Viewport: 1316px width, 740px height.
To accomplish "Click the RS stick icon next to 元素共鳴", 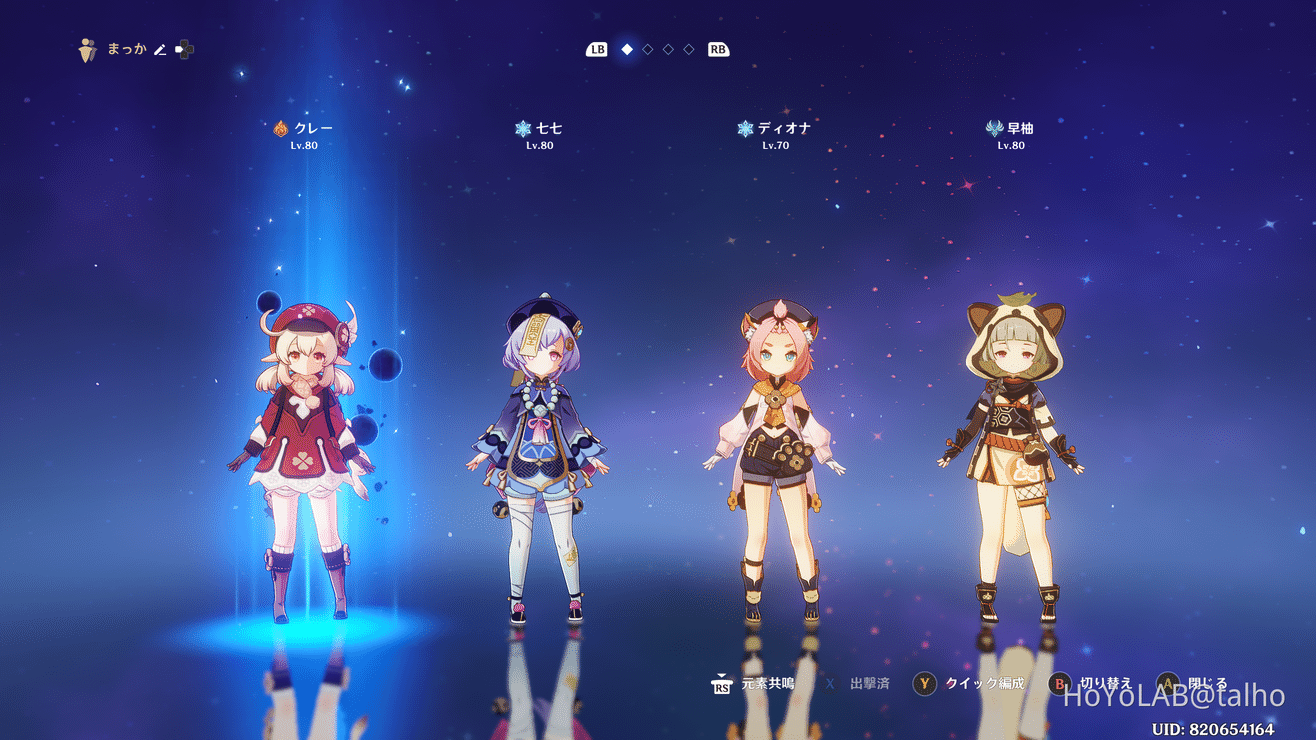I will 722,686.
